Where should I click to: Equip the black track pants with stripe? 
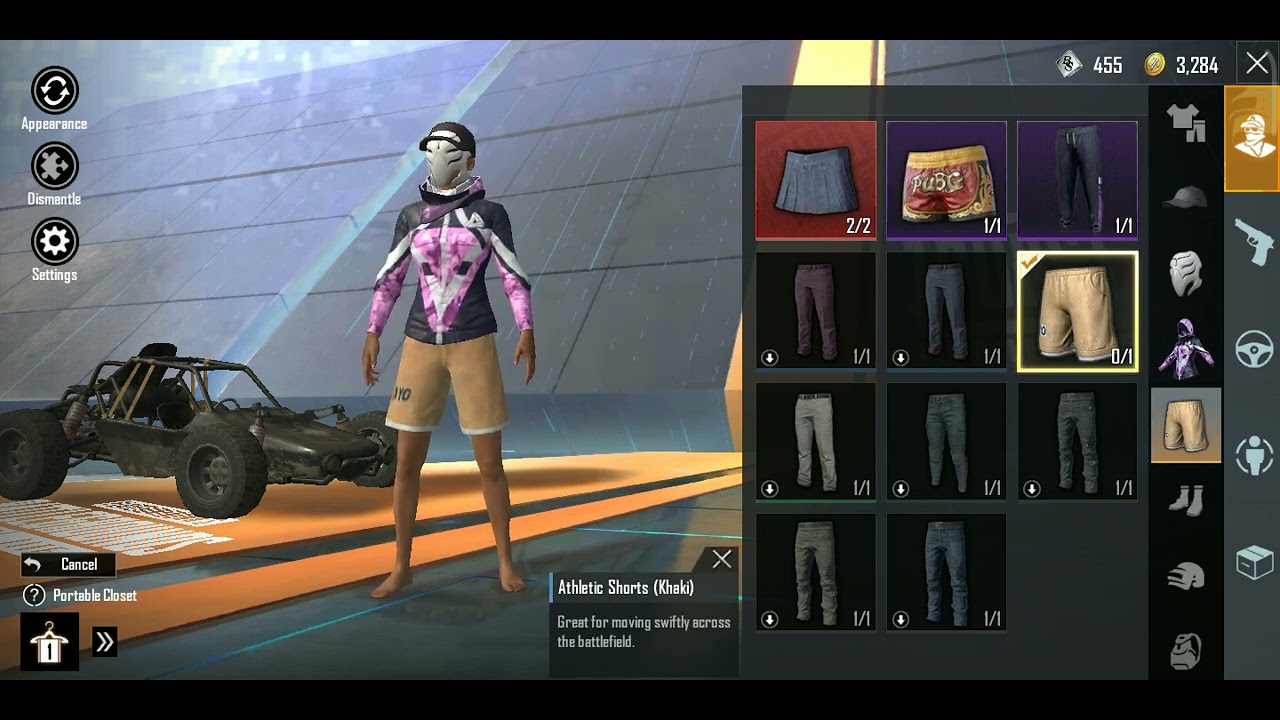[1077, 181]
